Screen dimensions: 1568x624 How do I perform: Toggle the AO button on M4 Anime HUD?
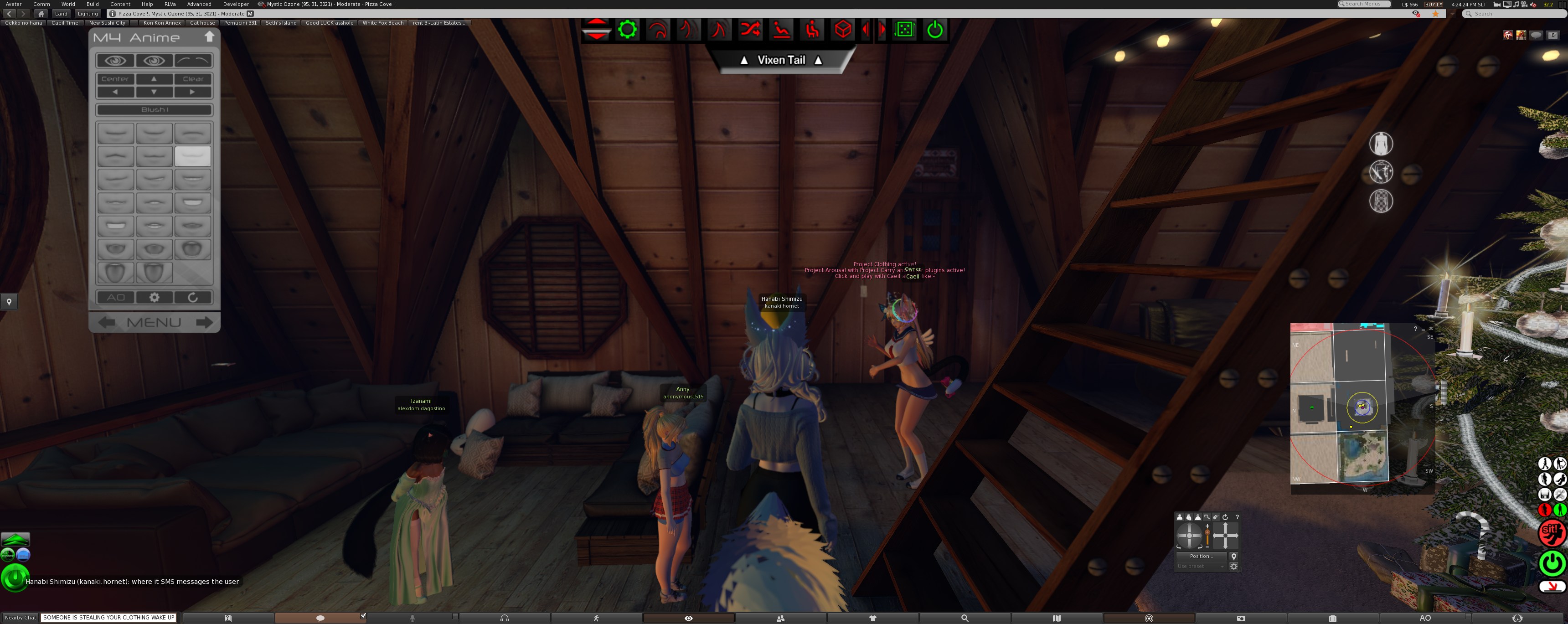(116, 297)
